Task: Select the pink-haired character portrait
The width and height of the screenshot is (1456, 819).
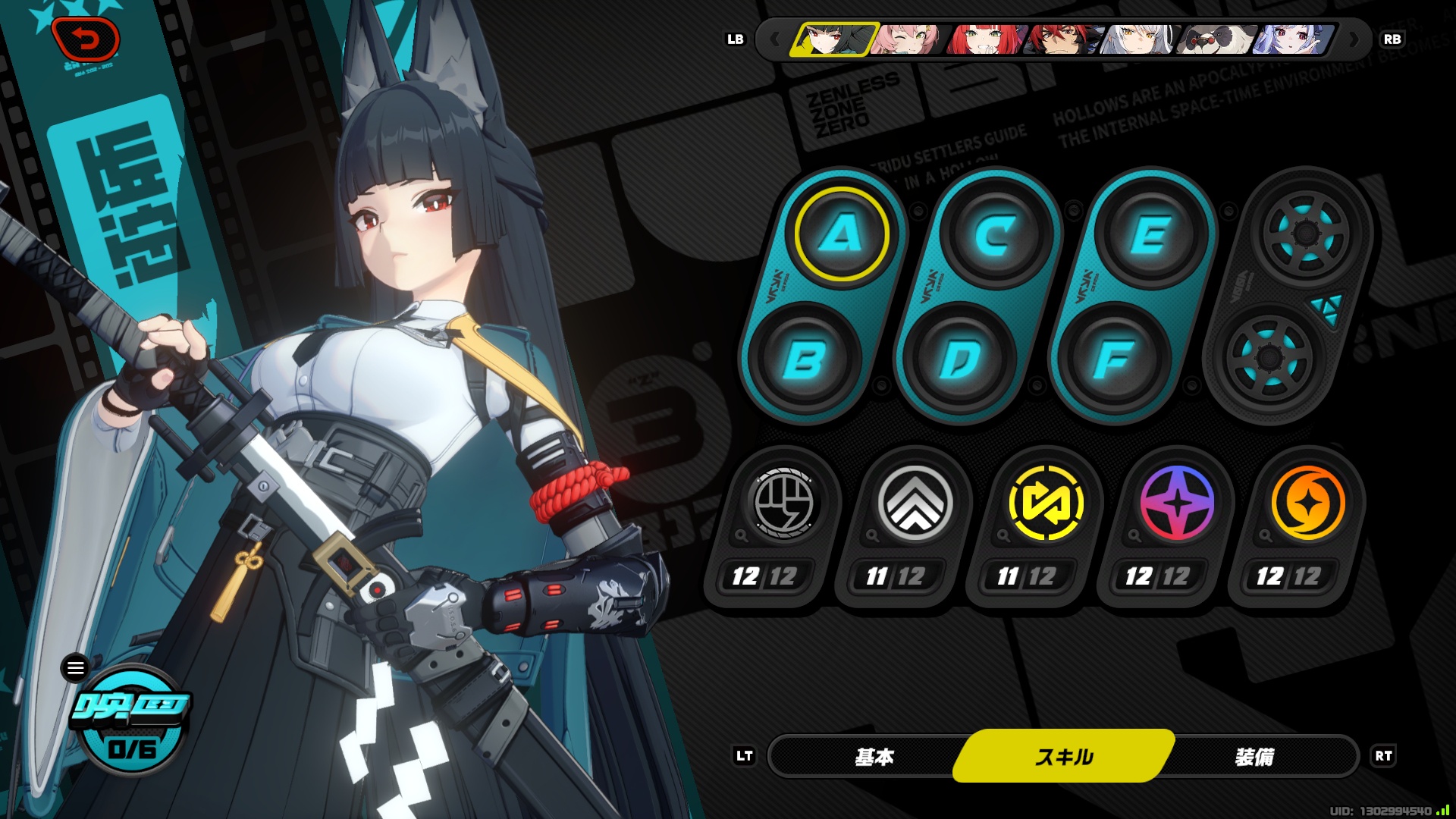Action: (908, 39)
